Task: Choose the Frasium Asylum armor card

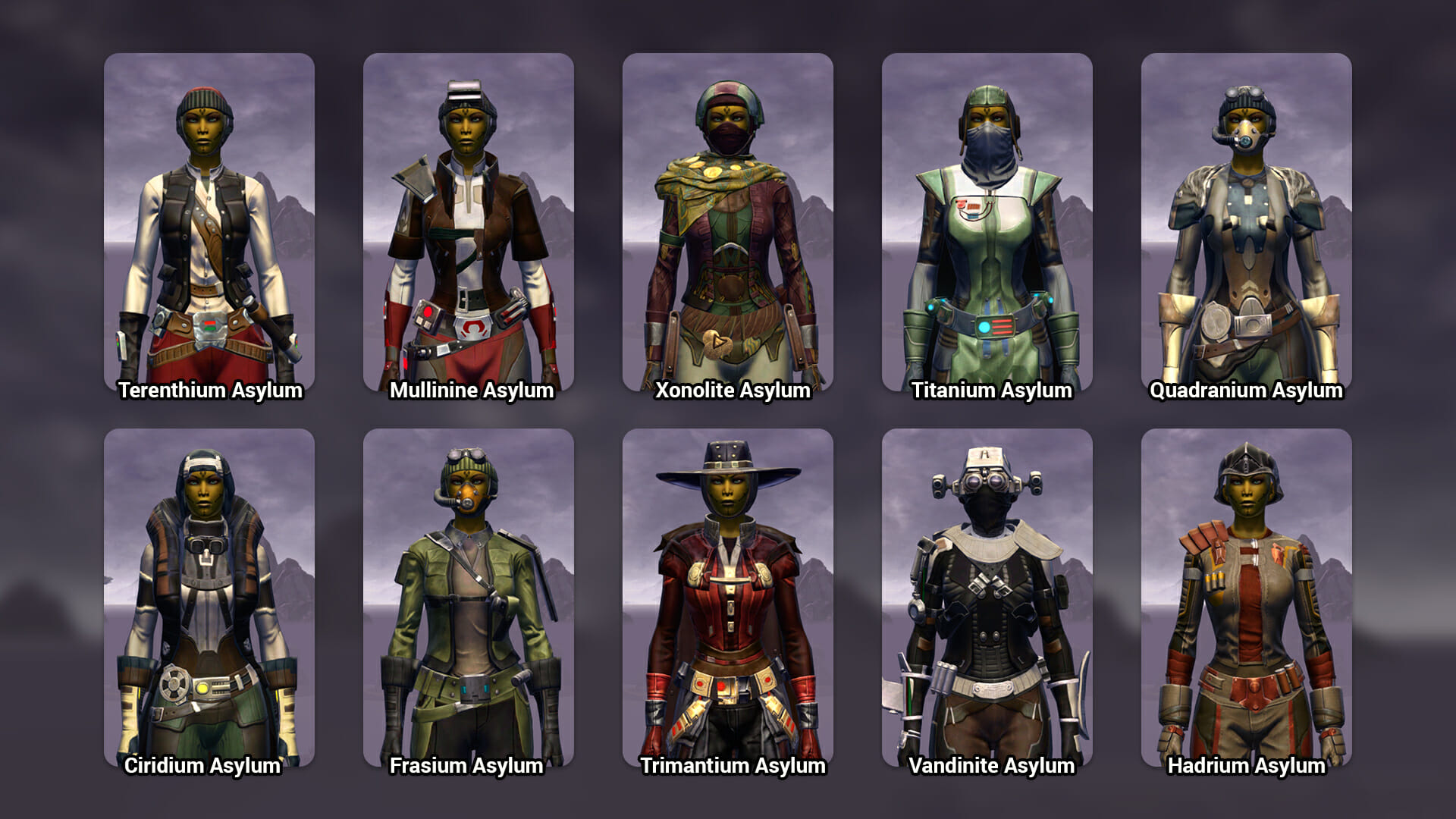Action: (x=469, y=598)
